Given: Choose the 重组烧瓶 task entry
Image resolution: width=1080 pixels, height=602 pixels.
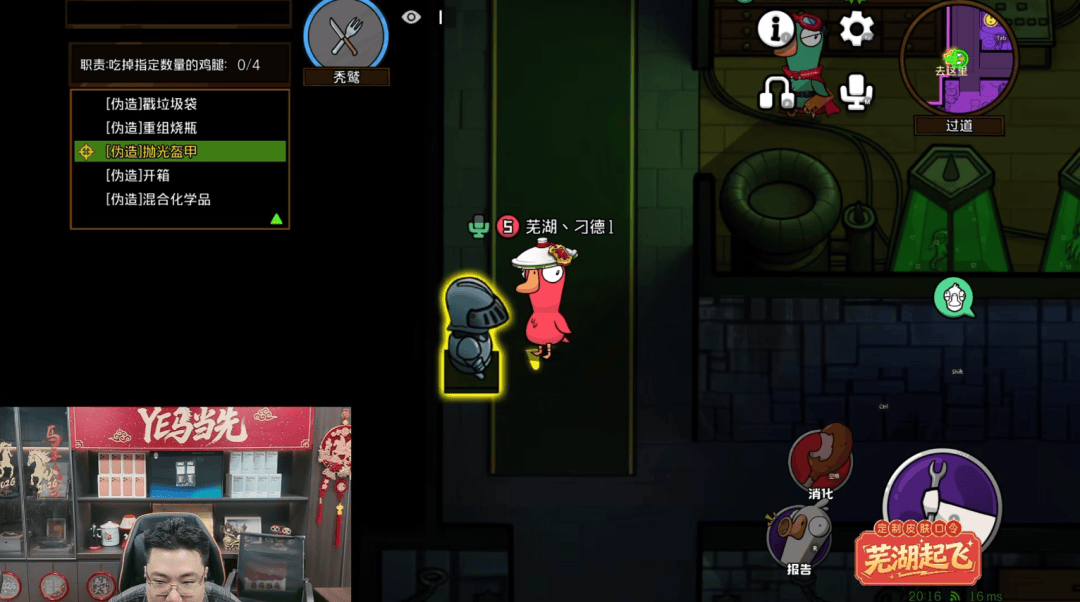Looking at the screenshot, I should [158, 128].
